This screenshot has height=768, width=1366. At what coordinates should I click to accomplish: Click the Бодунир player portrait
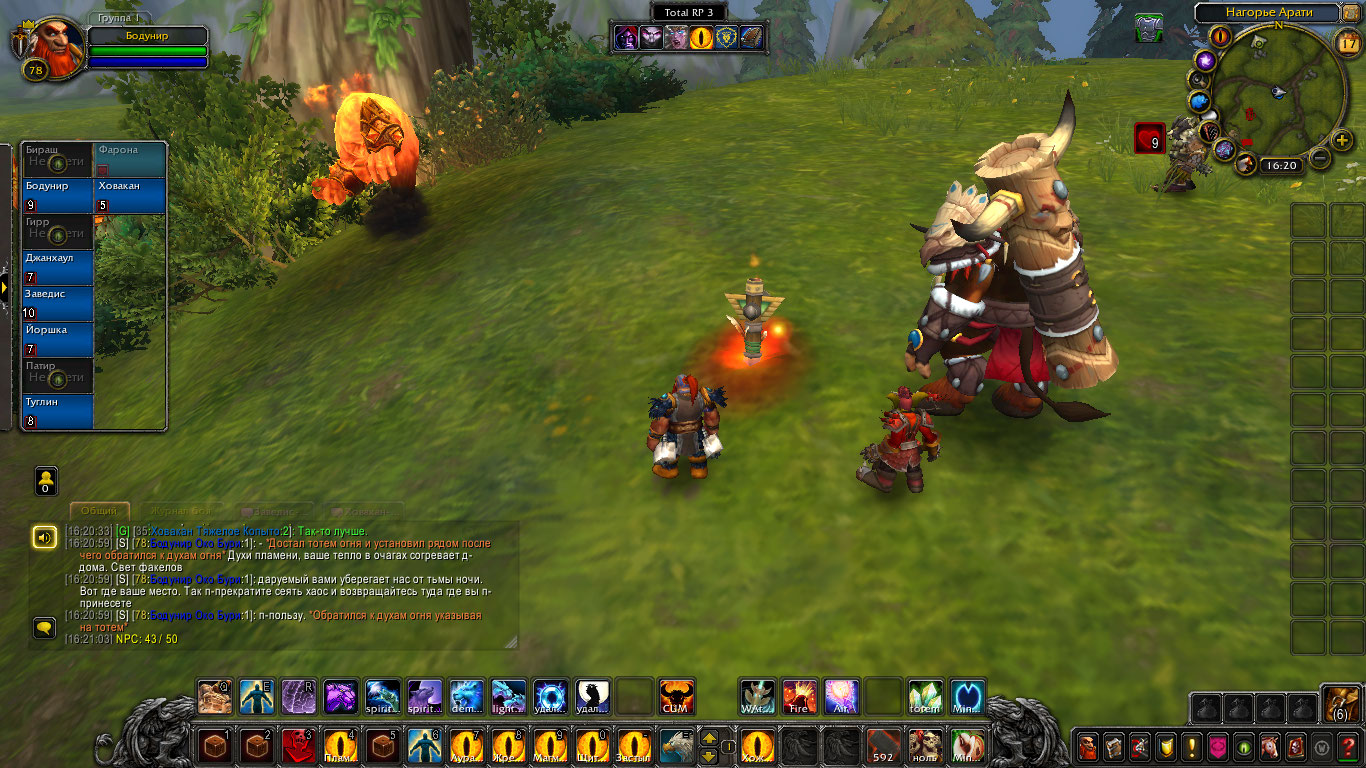click(47, 45)
